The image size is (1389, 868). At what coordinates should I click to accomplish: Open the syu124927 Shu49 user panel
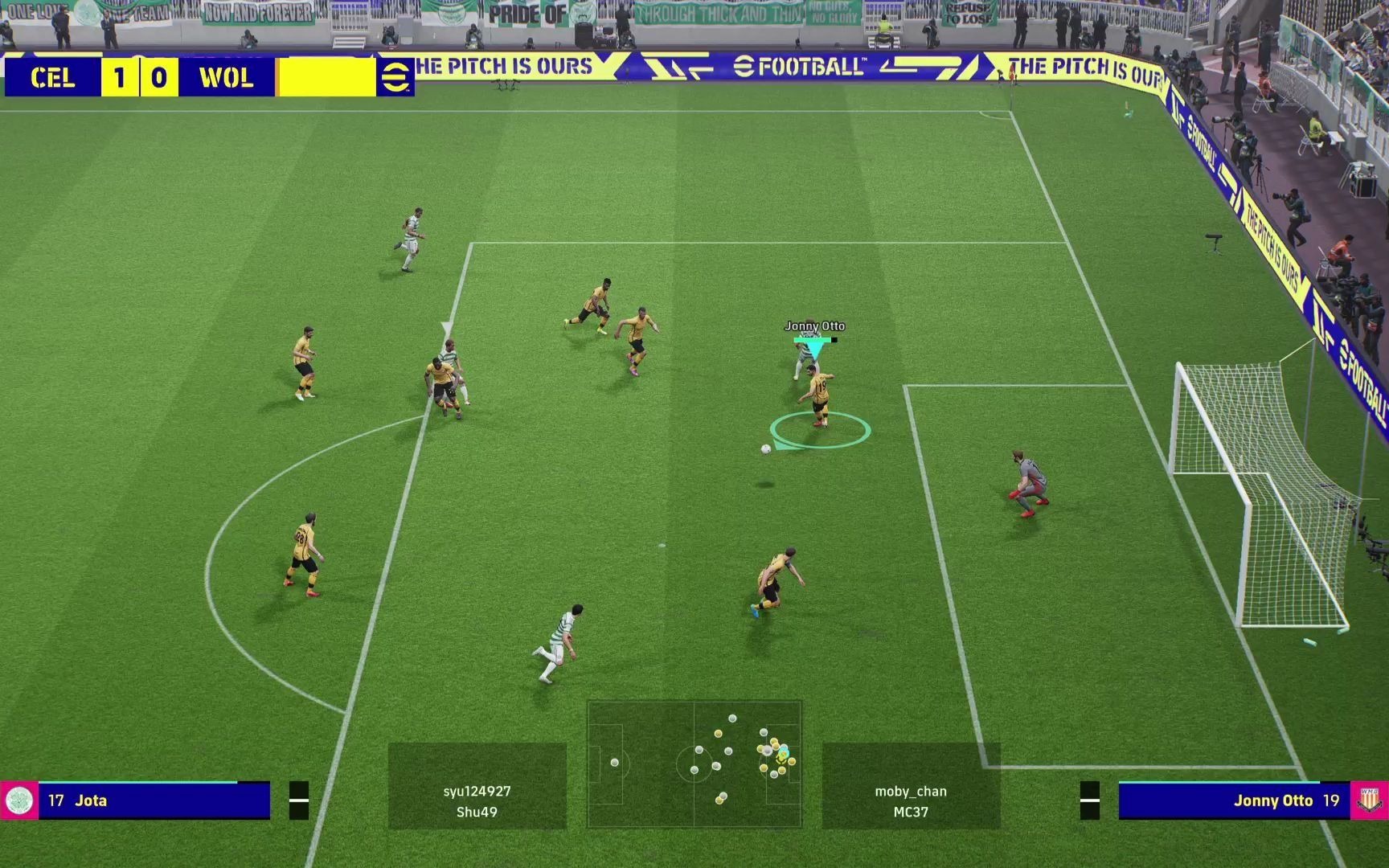477,785
